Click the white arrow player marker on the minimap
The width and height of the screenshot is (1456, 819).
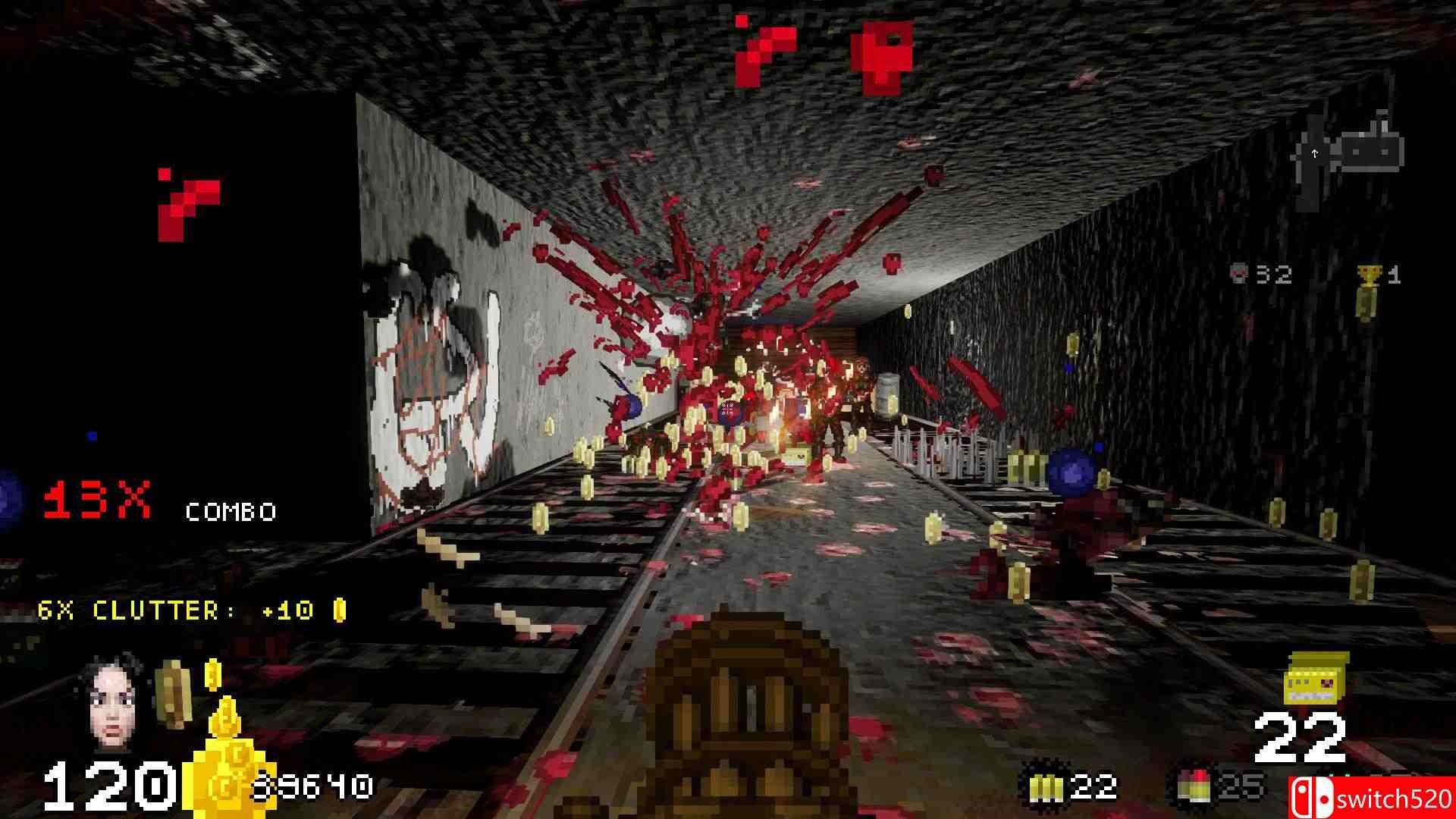tap(1314, 154)
